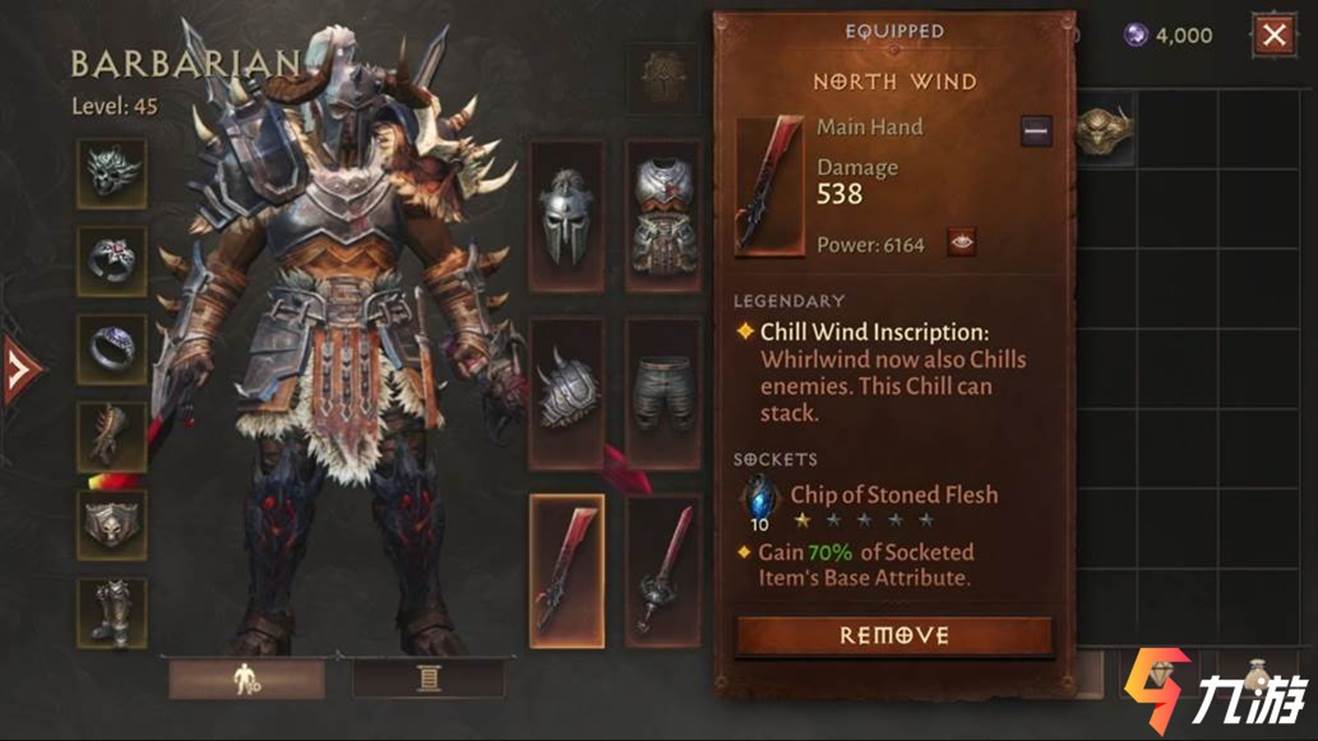Select the skull amulet slot
Viewport: 1318px width, 741px height.
[x=111, y=173]
